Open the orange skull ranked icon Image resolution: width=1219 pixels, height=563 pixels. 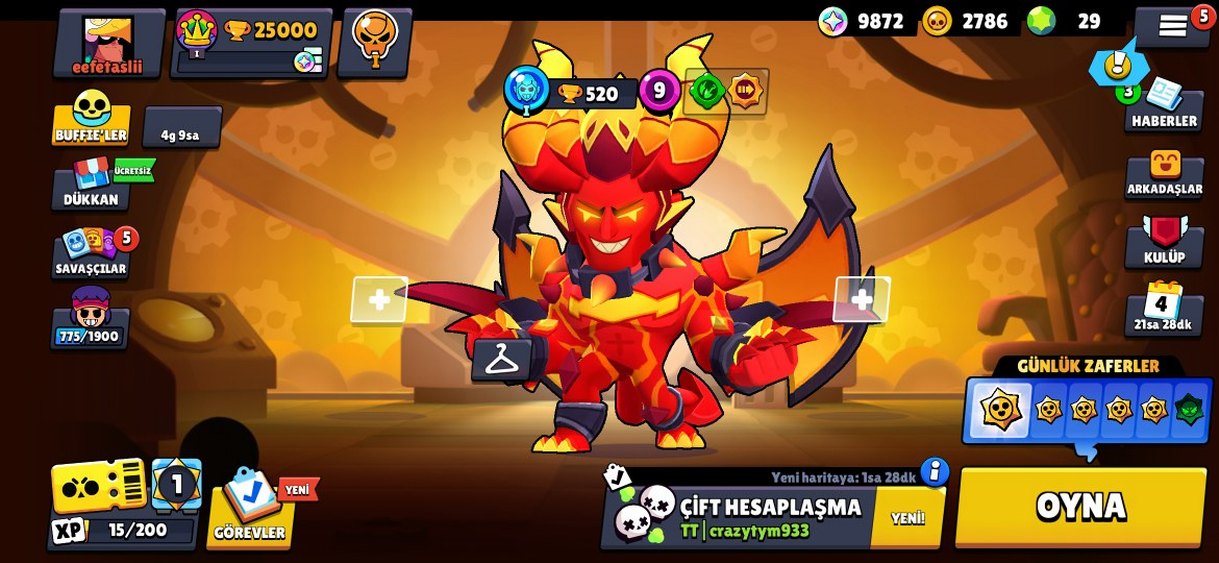374,42
